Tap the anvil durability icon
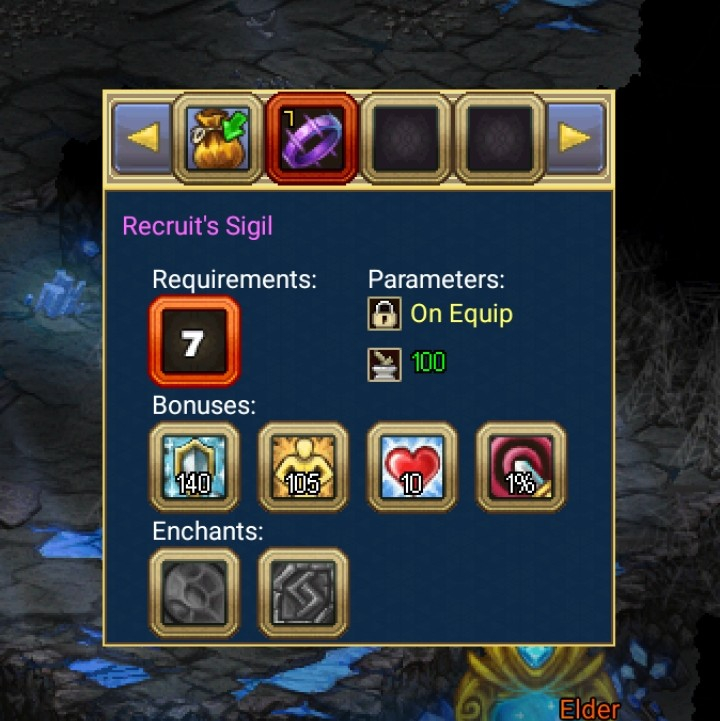 383,363
